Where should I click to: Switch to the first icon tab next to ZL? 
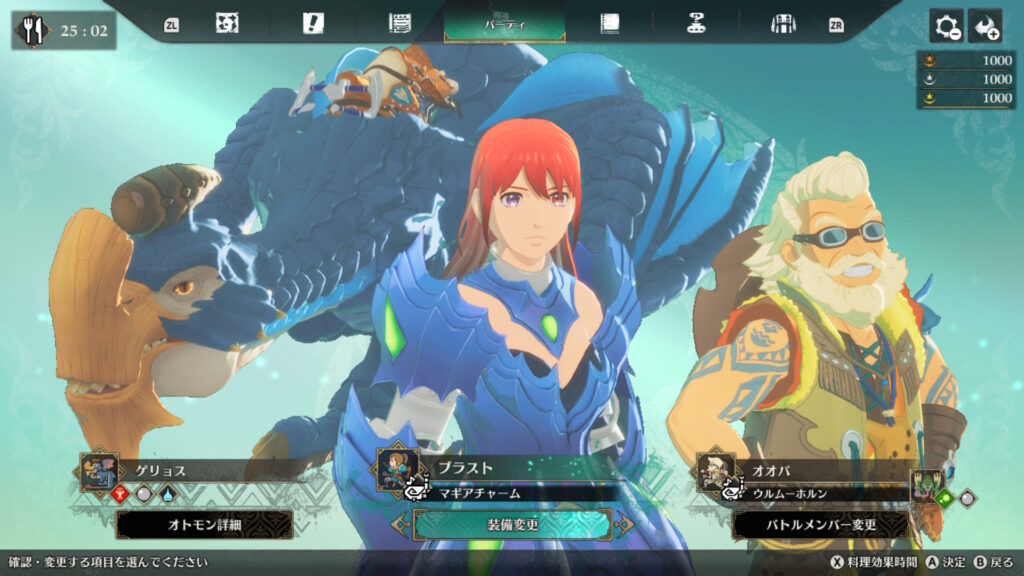pyautogui.click(x=227, y=24)
